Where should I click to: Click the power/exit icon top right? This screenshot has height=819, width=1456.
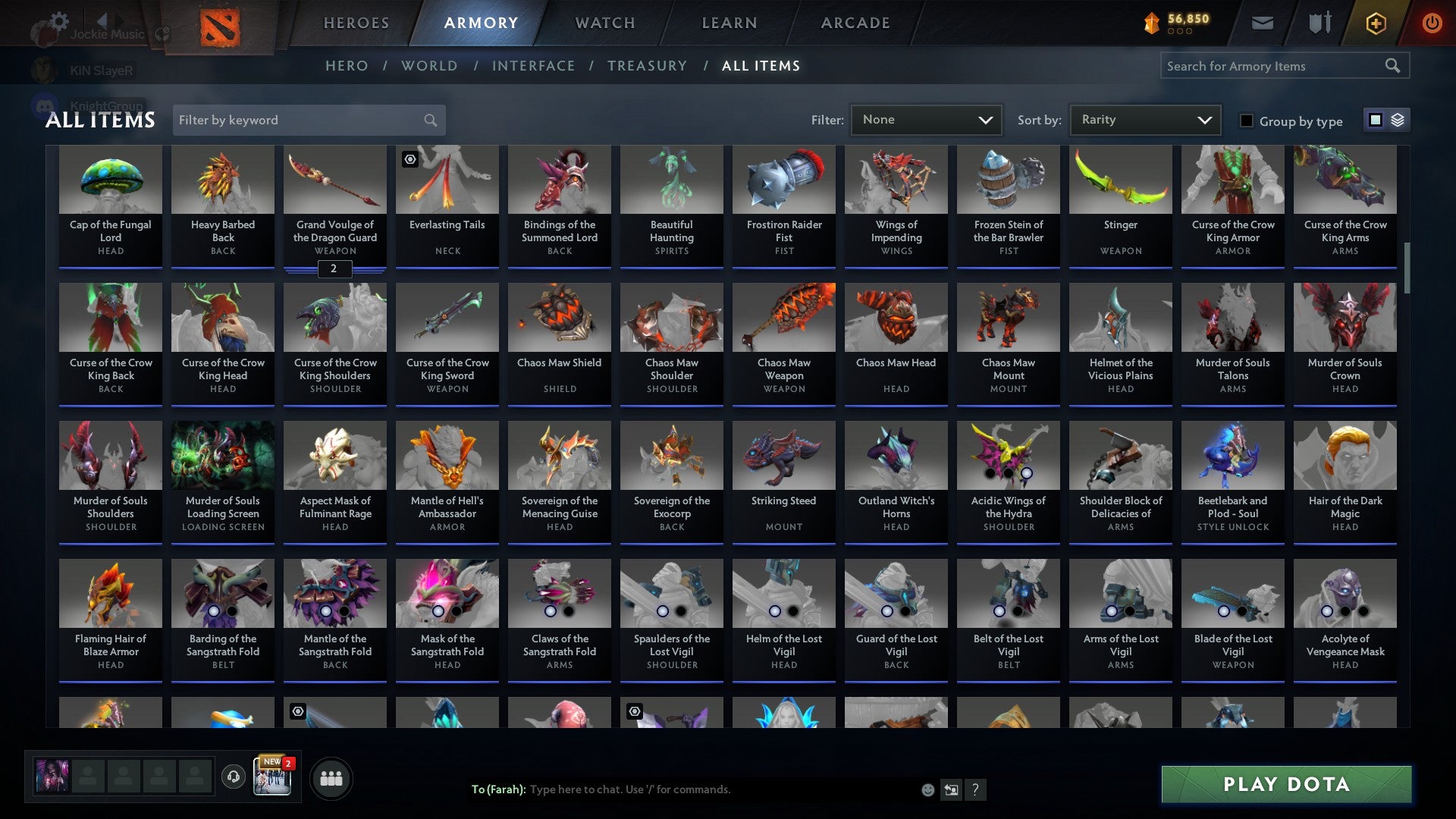(x=1432, y=23)
